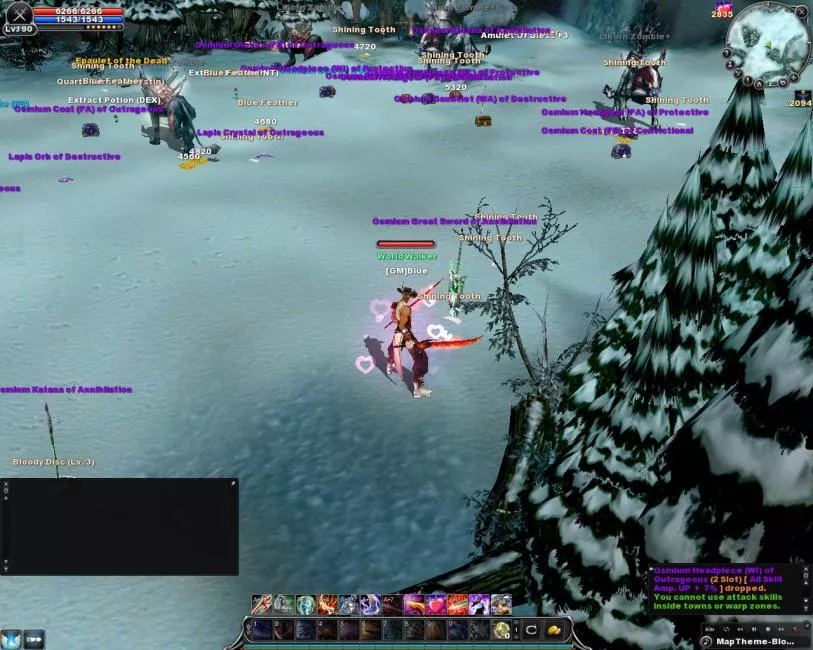The image size is (813, 650).
Task: Select quickbar slot number 1
Action: pyautogui.click(x=262, y=630)
